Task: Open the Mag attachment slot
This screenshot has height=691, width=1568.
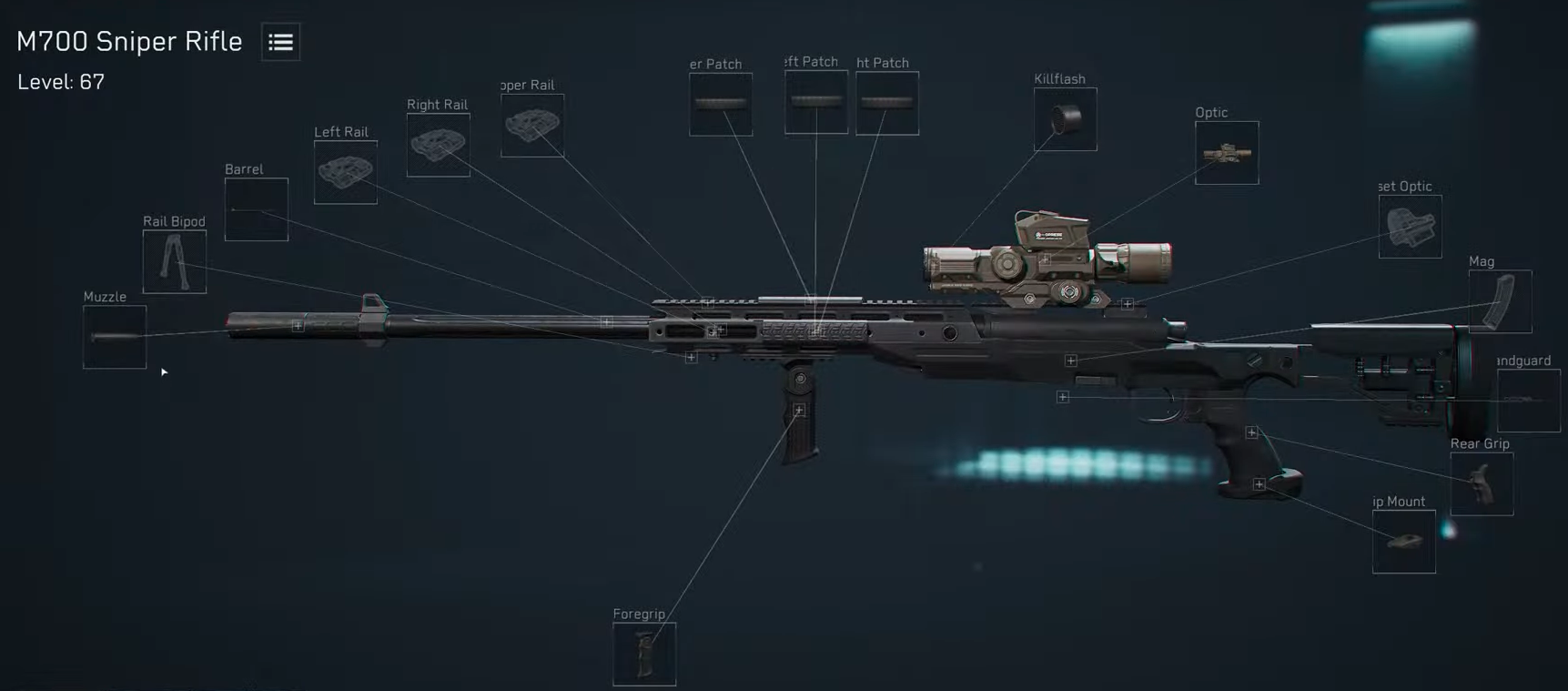Action: tap(1500, 301)
